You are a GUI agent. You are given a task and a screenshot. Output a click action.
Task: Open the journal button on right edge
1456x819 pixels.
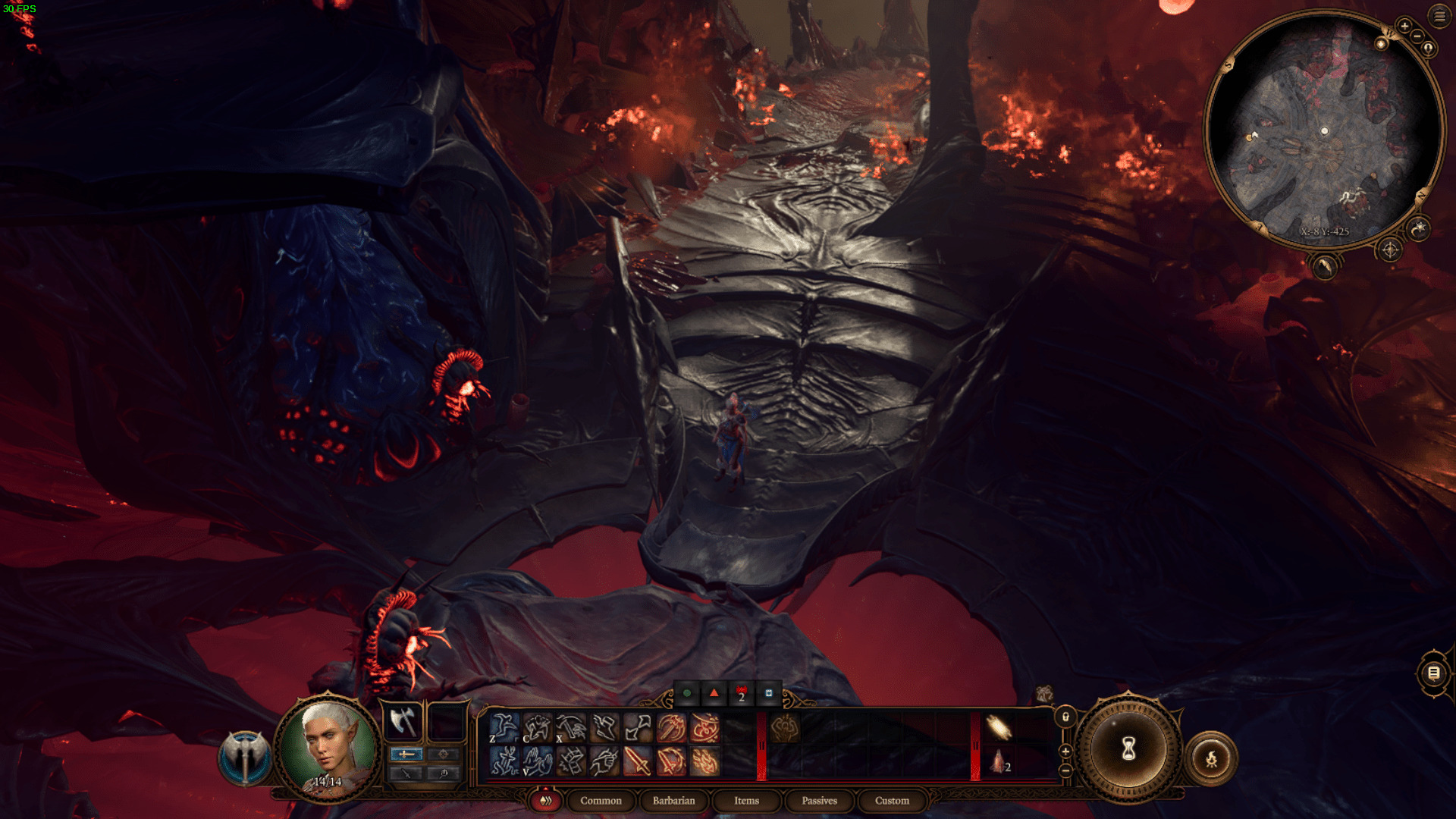click(1433, 673)
